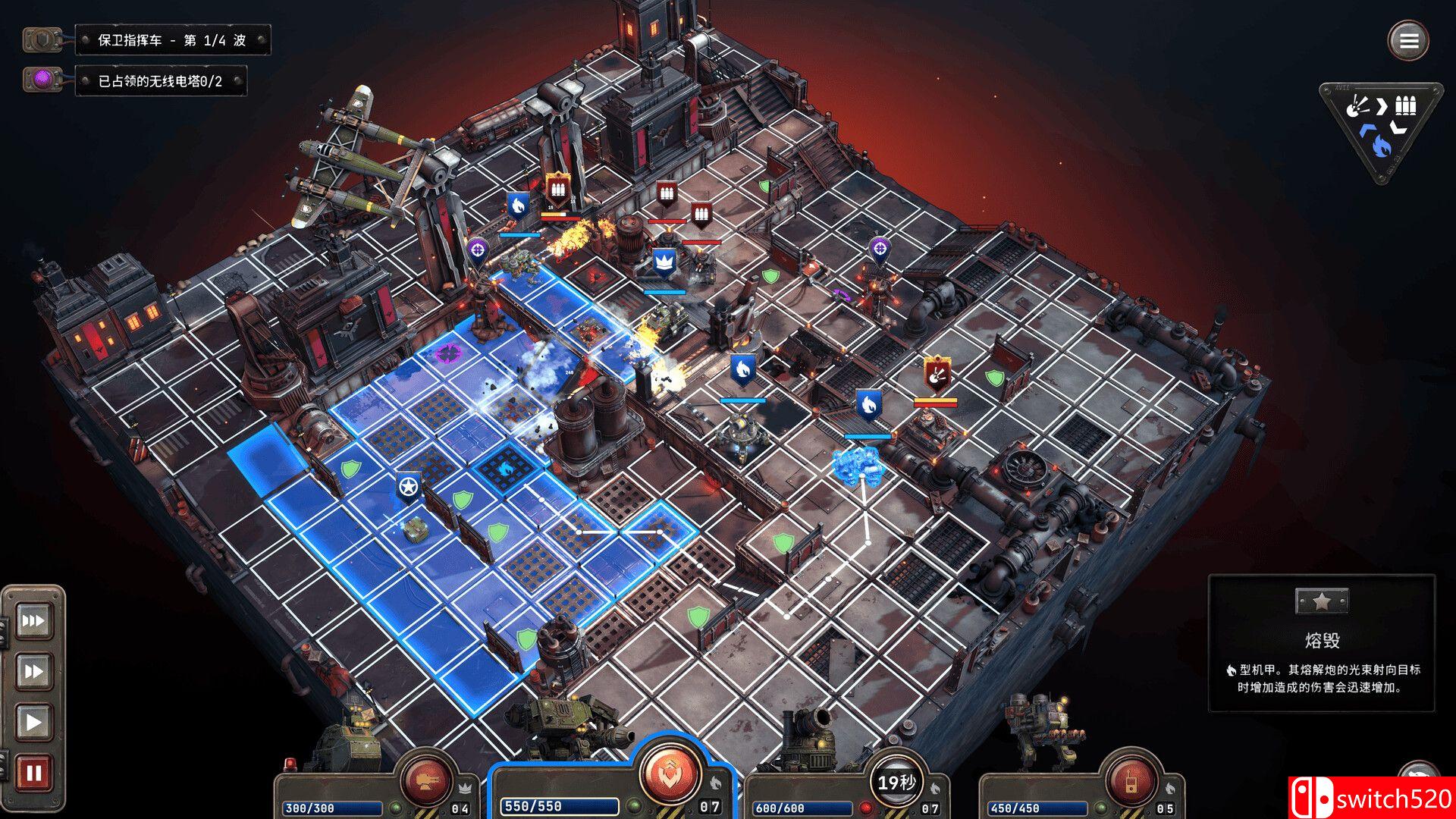
Task: Pause the game with the red pause button
Action: tap(33, 773)
